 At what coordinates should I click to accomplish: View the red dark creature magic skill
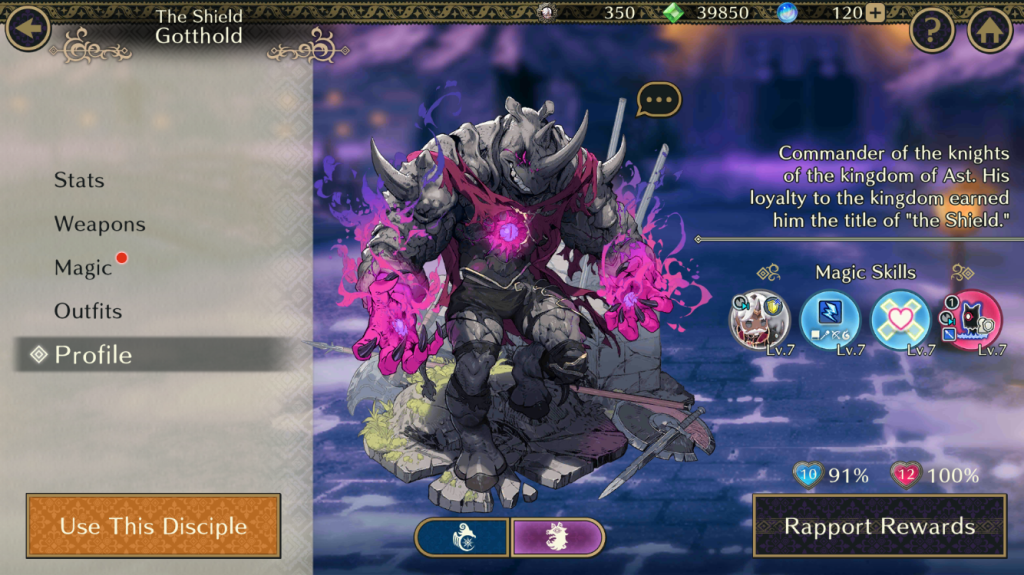pyautogui.click(x=971, y=320)
